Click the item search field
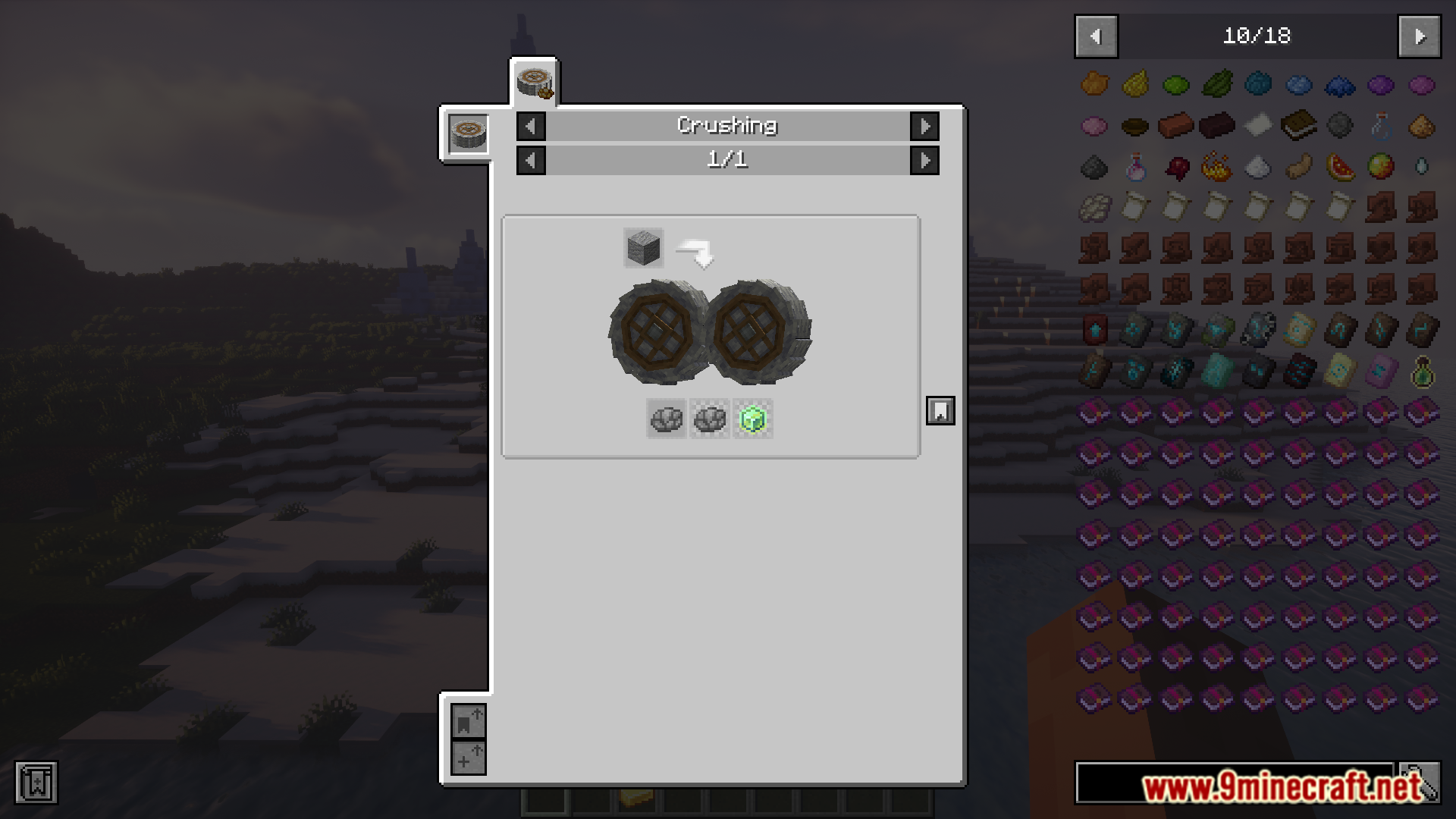This screenshot has width=1456, height=819. (1235, 783)
